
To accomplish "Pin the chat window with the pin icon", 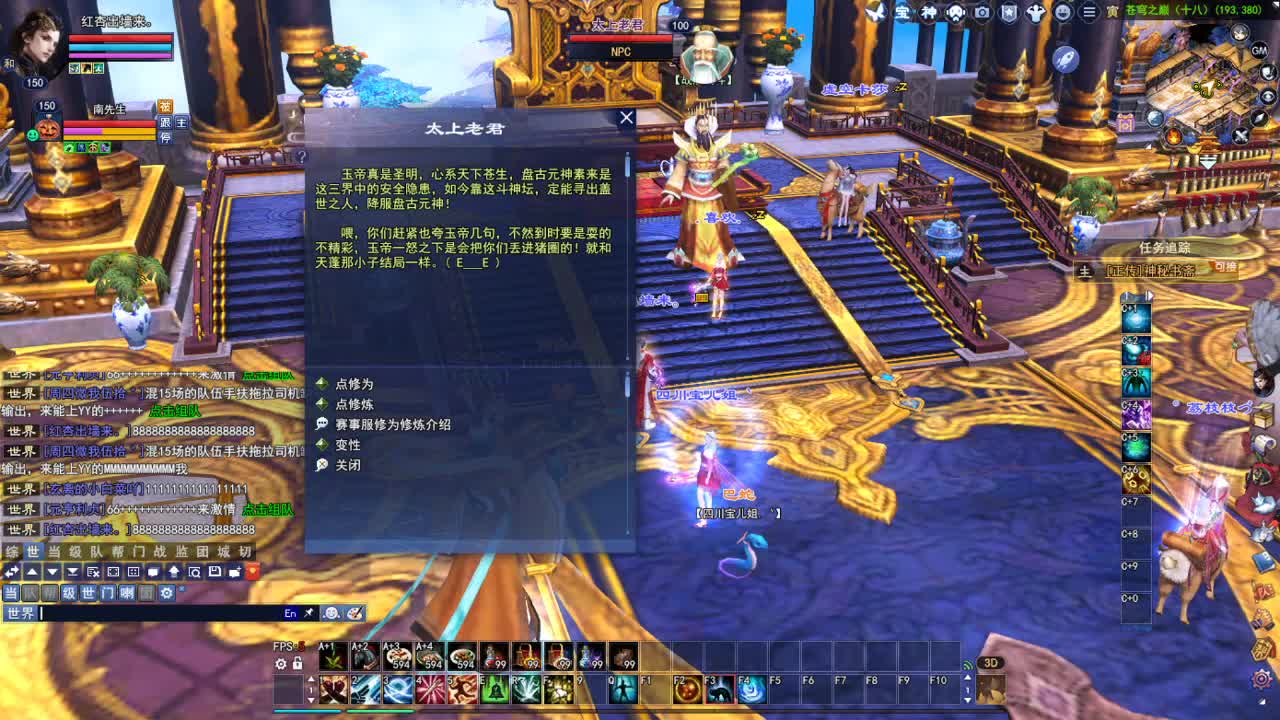I will tap(308, 613).
